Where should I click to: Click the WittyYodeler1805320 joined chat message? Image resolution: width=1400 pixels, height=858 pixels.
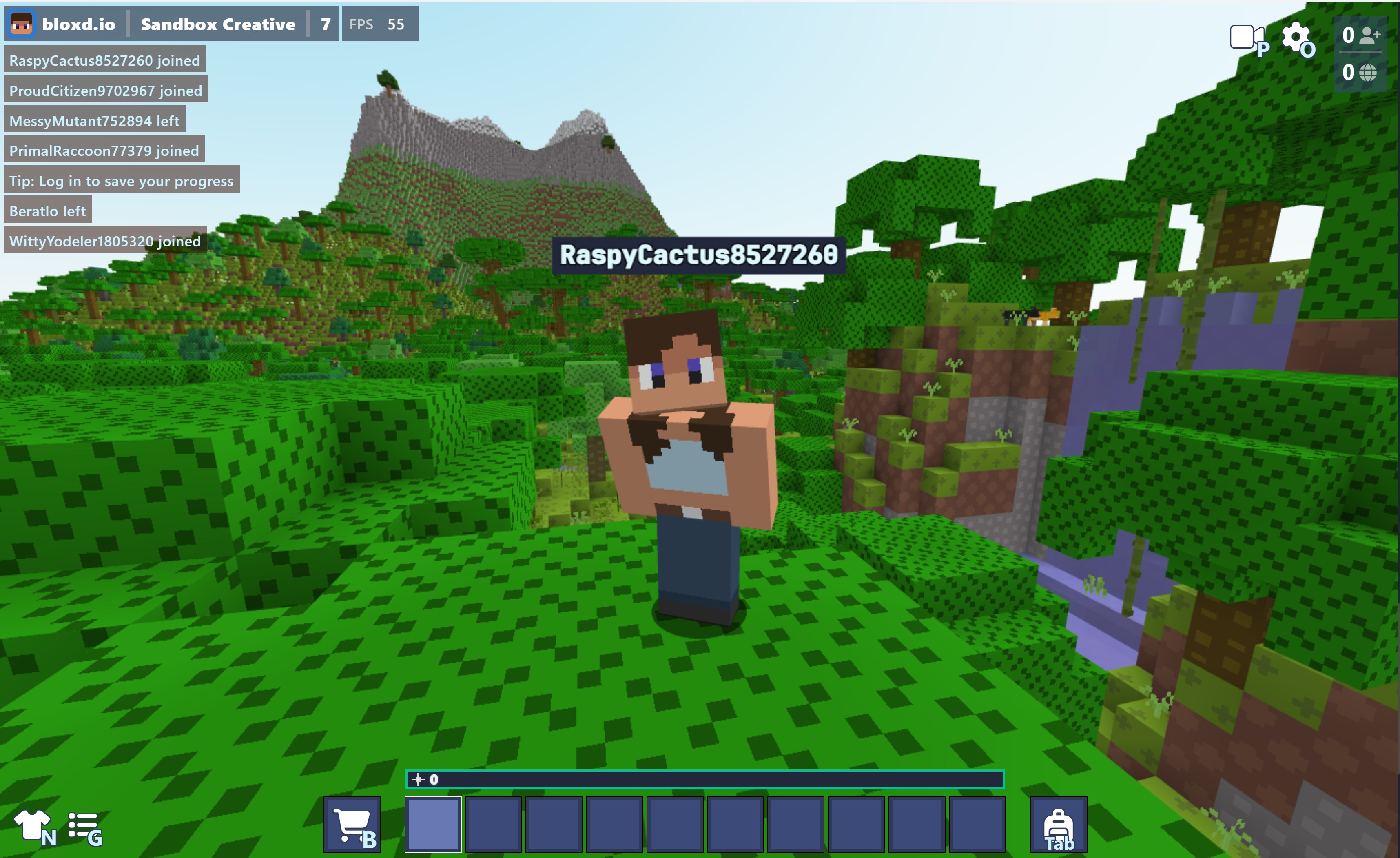click(x=104, y=241)
